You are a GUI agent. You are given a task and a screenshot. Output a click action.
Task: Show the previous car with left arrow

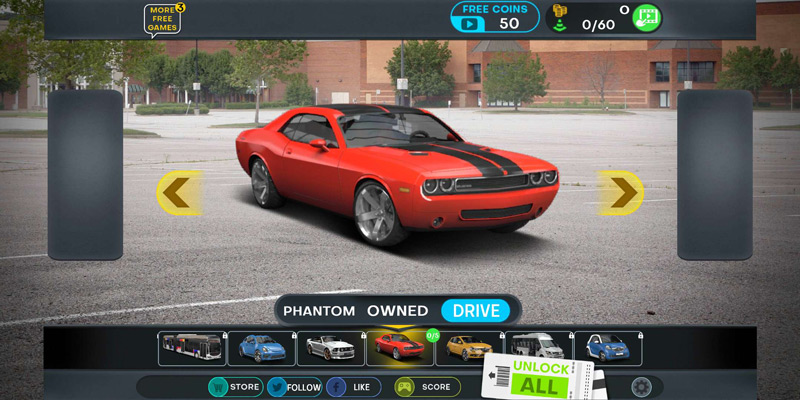177,192
